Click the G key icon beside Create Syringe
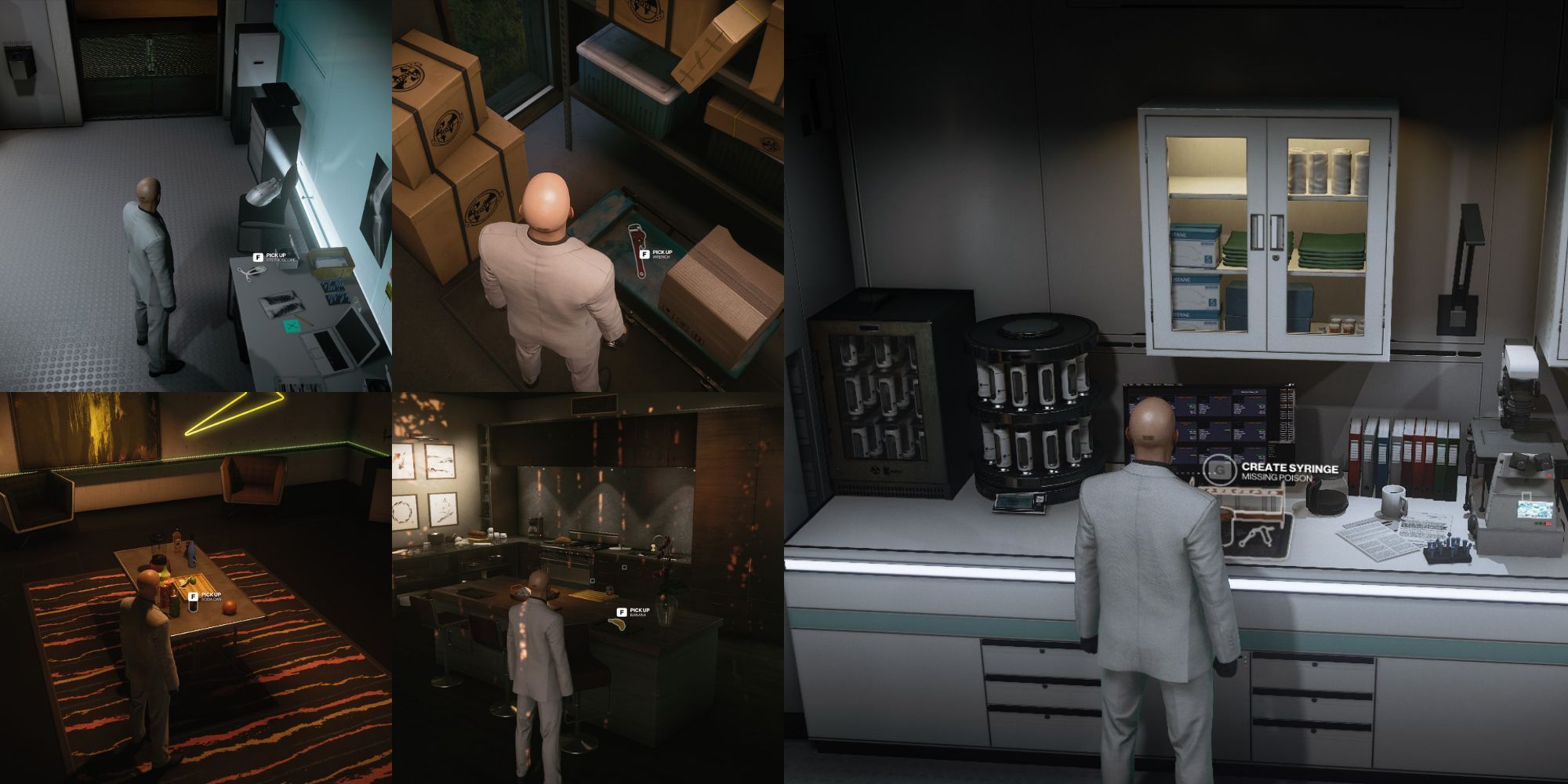 (x=1220, y=470)
